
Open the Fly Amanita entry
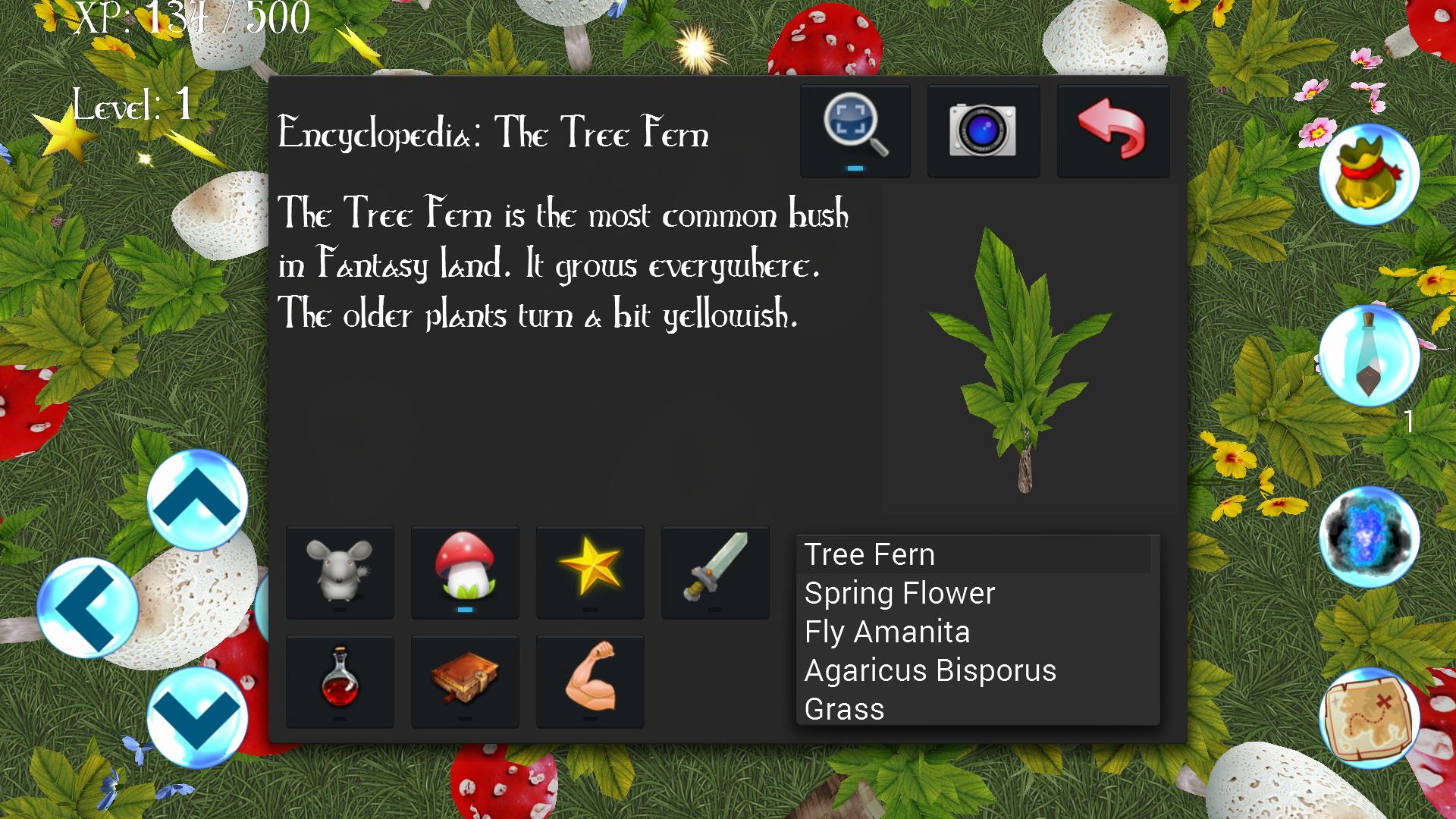(x=887, y=632)
